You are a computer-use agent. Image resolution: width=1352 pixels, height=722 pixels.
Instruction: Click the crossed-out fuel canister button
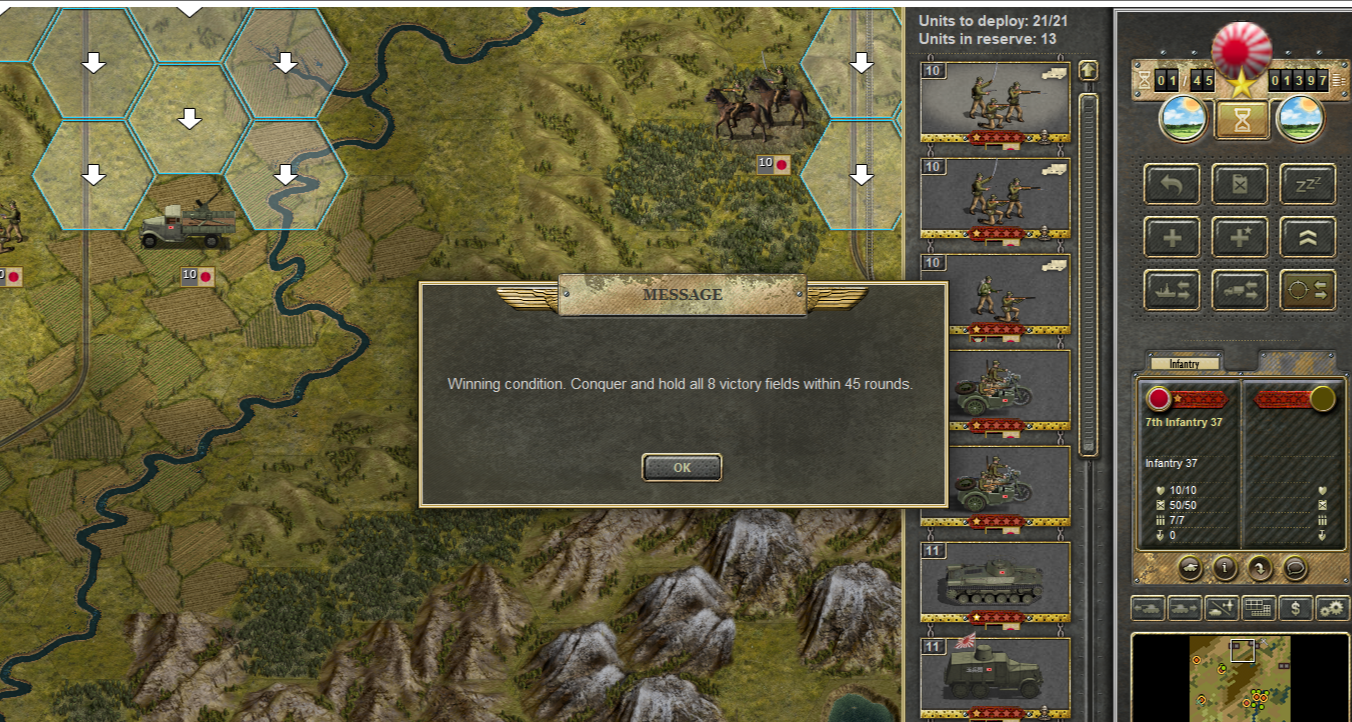pos(1240,185)
